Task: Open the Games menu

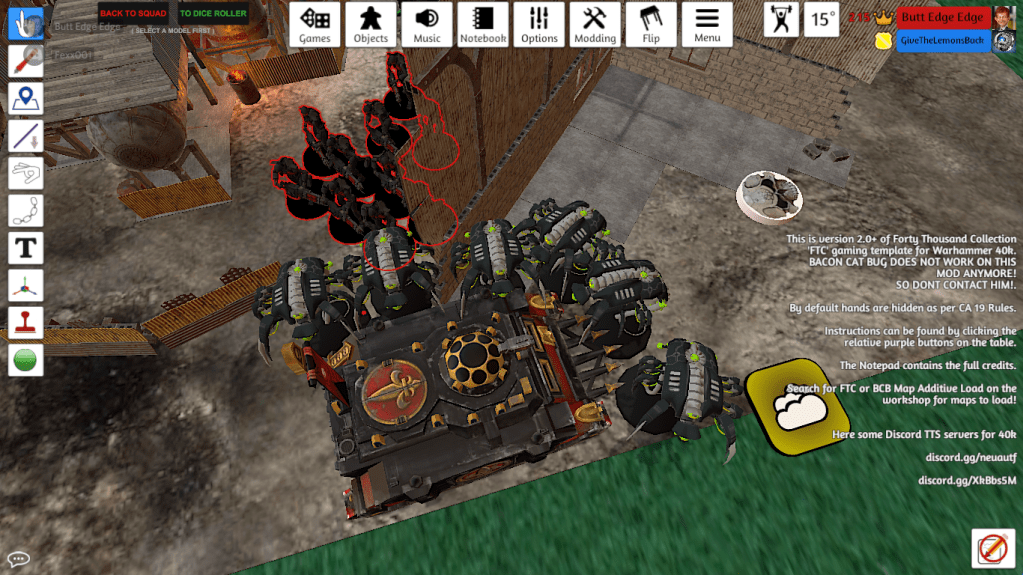Action: [315, 24]
